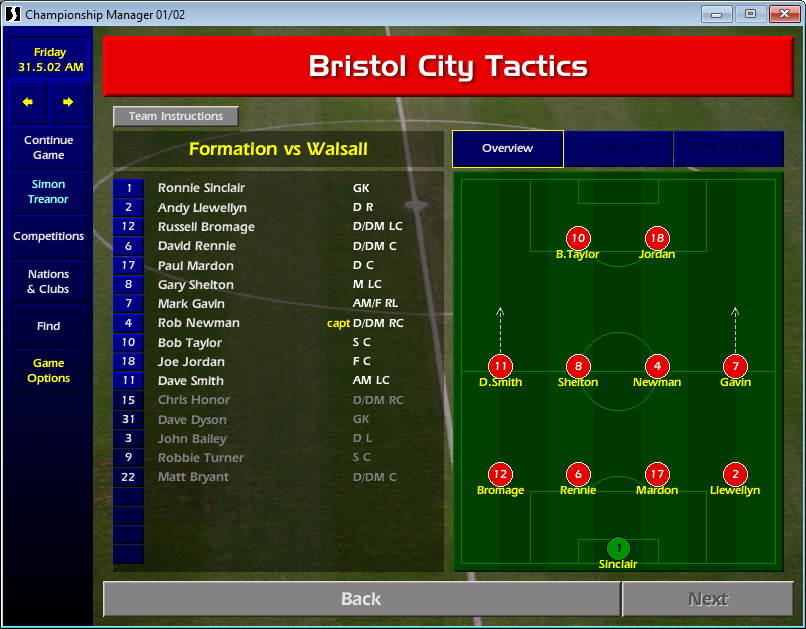Open the Competitions menu
This screenshot has height=629, width=806.
[x=49, y=237]
